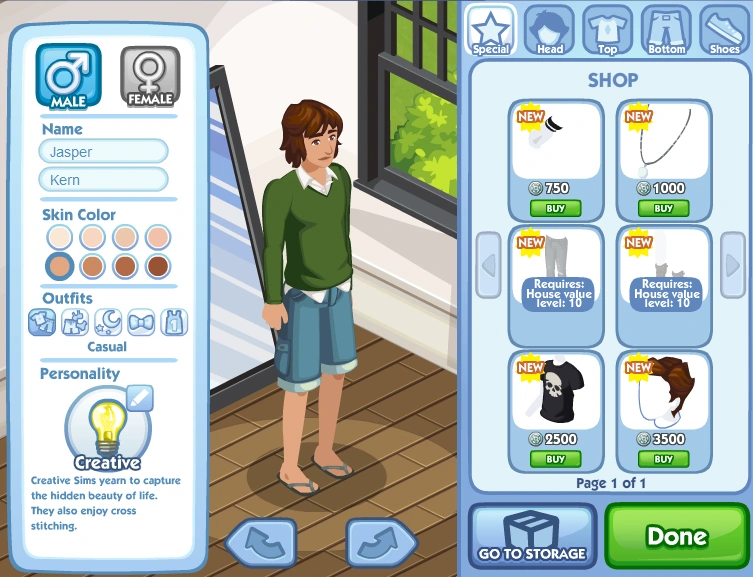Edit the first name field Jasper
The width and height of the screenshot is (753, 577).
pos(103,151)
